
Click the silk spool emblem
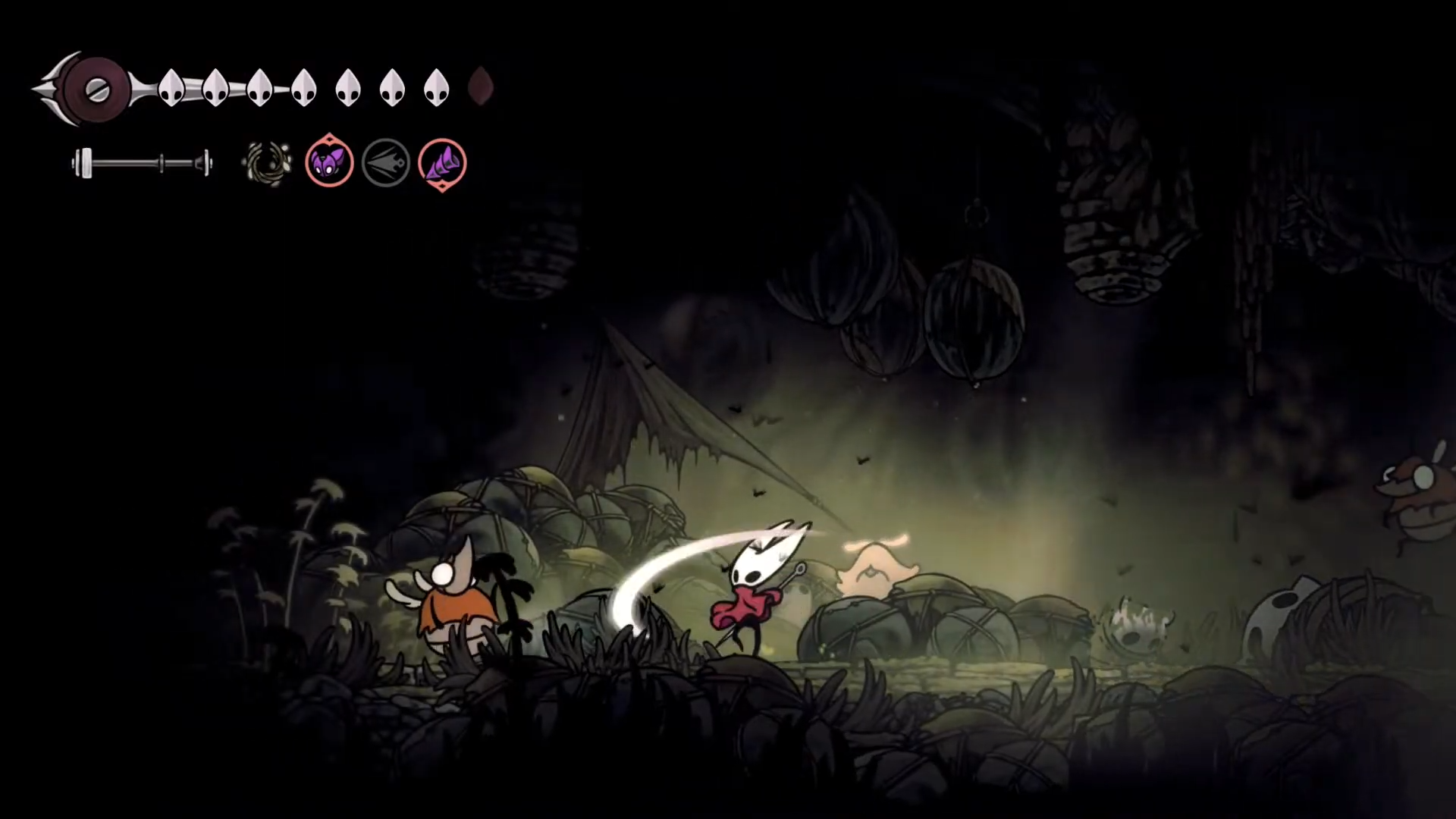[96, 89]
